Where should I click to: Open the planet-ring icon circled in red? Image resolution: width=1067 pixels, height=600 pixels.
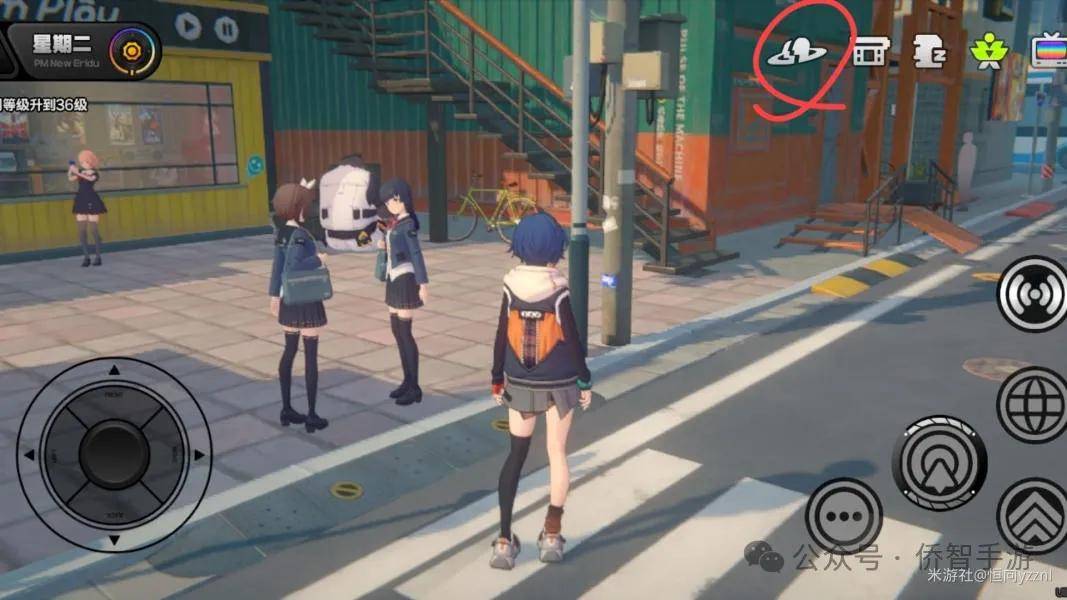[x=796, y=53]
